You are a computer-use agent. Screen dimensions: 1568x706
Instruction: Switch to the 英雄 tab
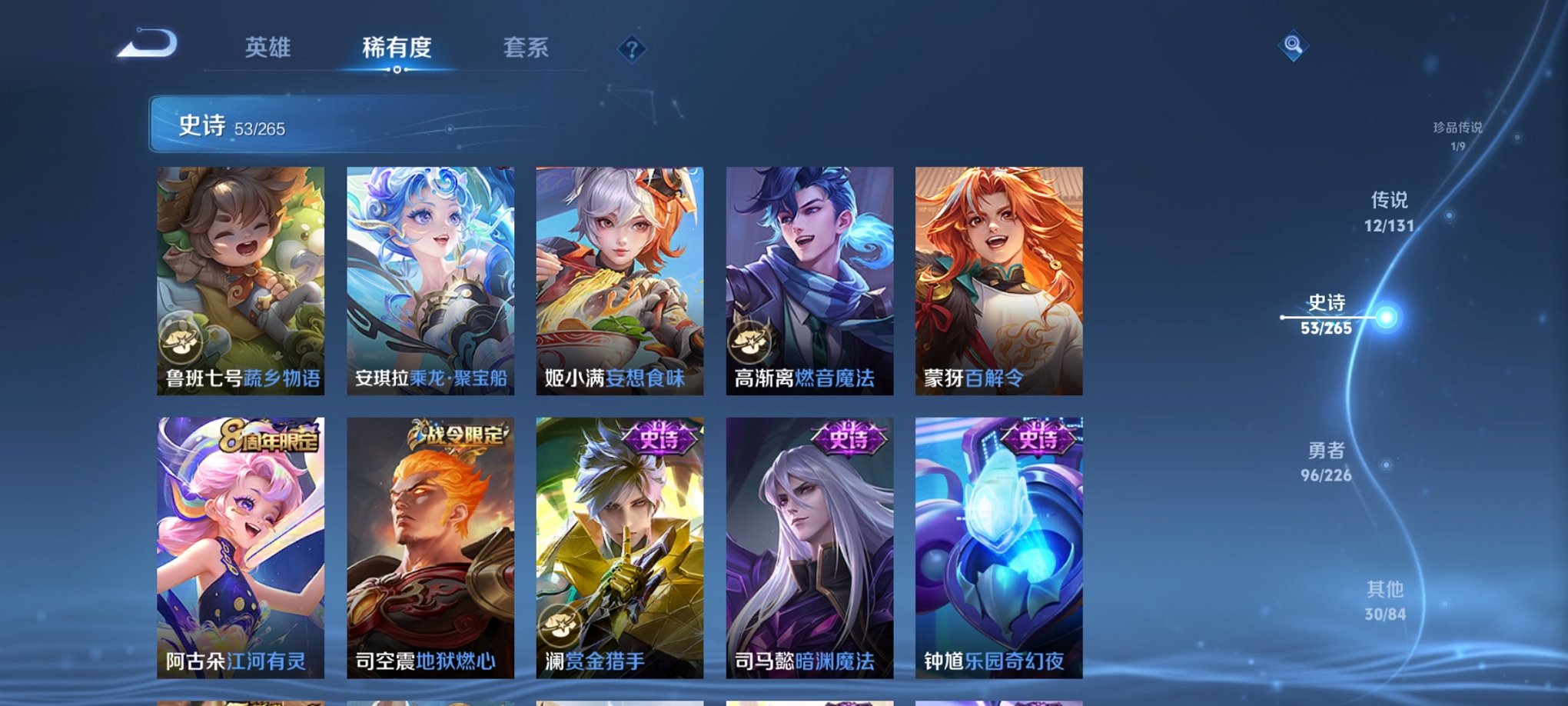click(267, 48)
